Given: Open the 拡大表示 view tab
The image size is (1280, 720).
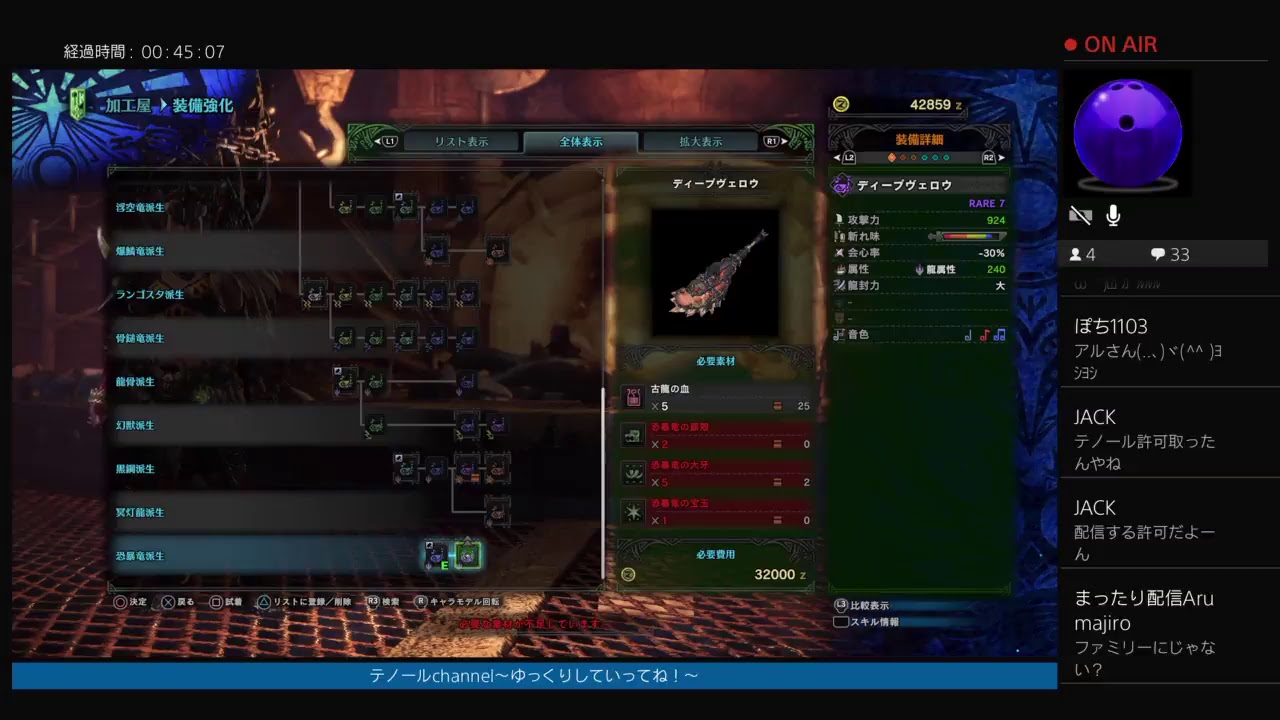Looking at the screenshot, I should (x=700, y=141).
